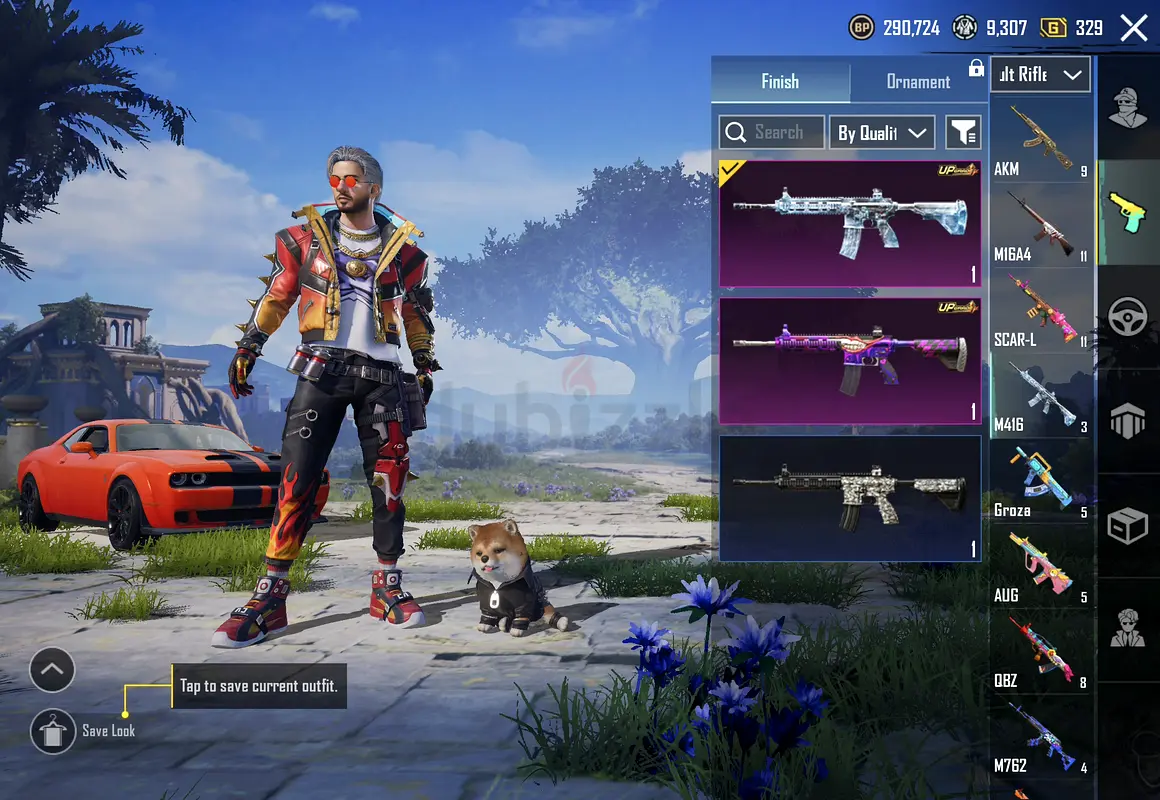Pick M762 from the weapon list
This screenshot has width=1160, height=800.
click(x=1040, y=738)
